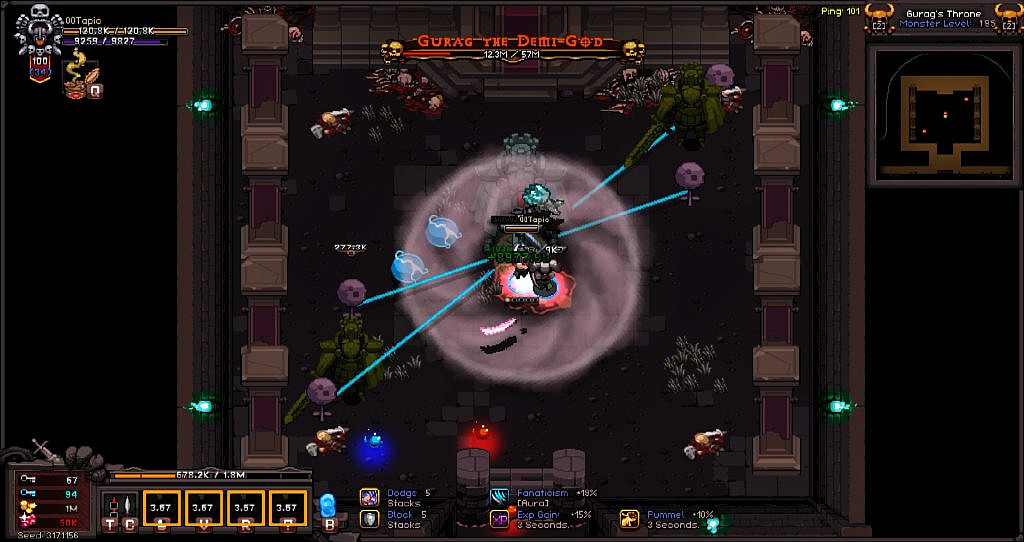Activate the blue crystal town portal icon
The image size is (1024, 542).
[327, 506]
